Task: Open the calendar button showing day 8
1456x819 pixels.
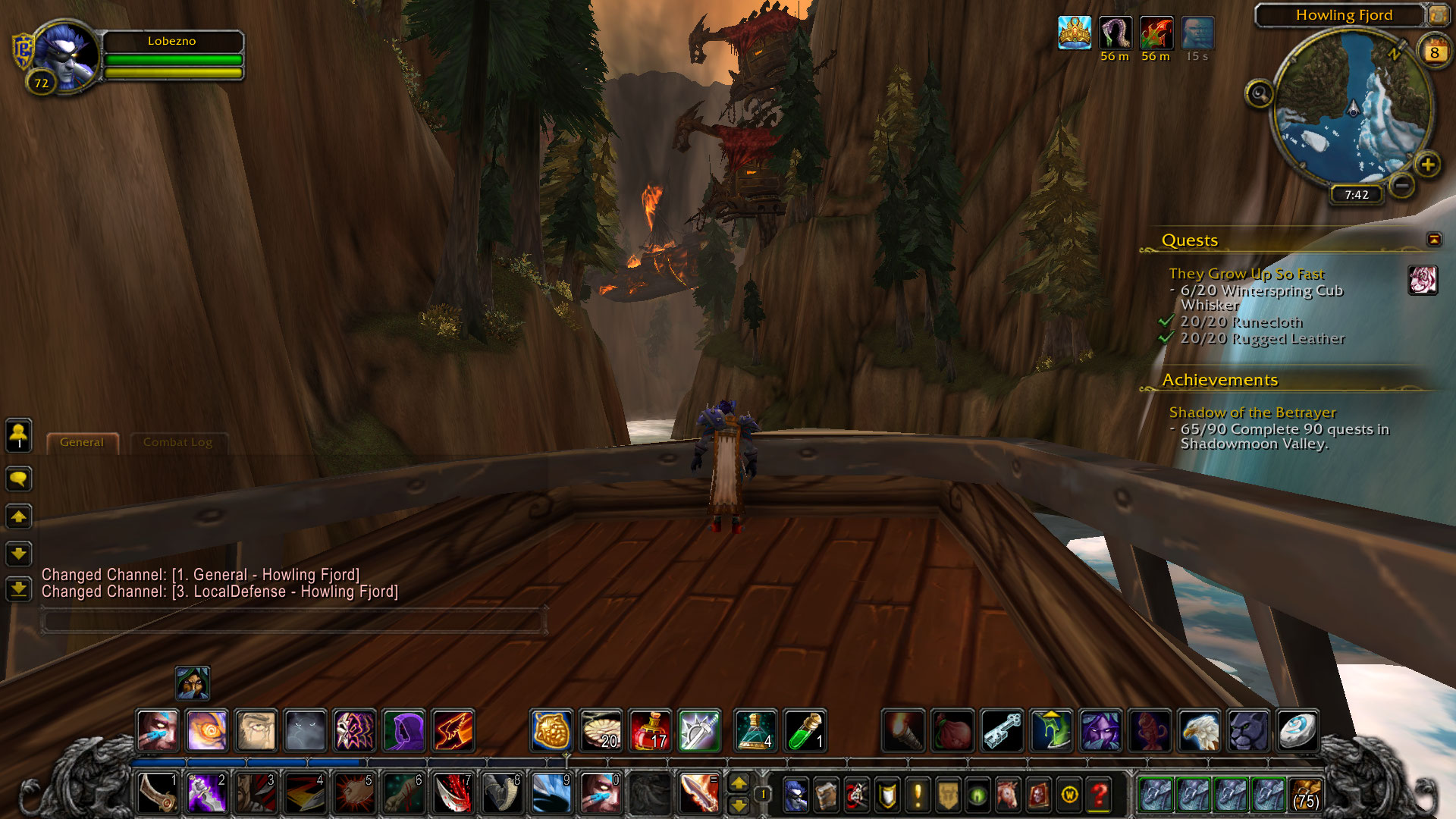Action: [1434, 52]
